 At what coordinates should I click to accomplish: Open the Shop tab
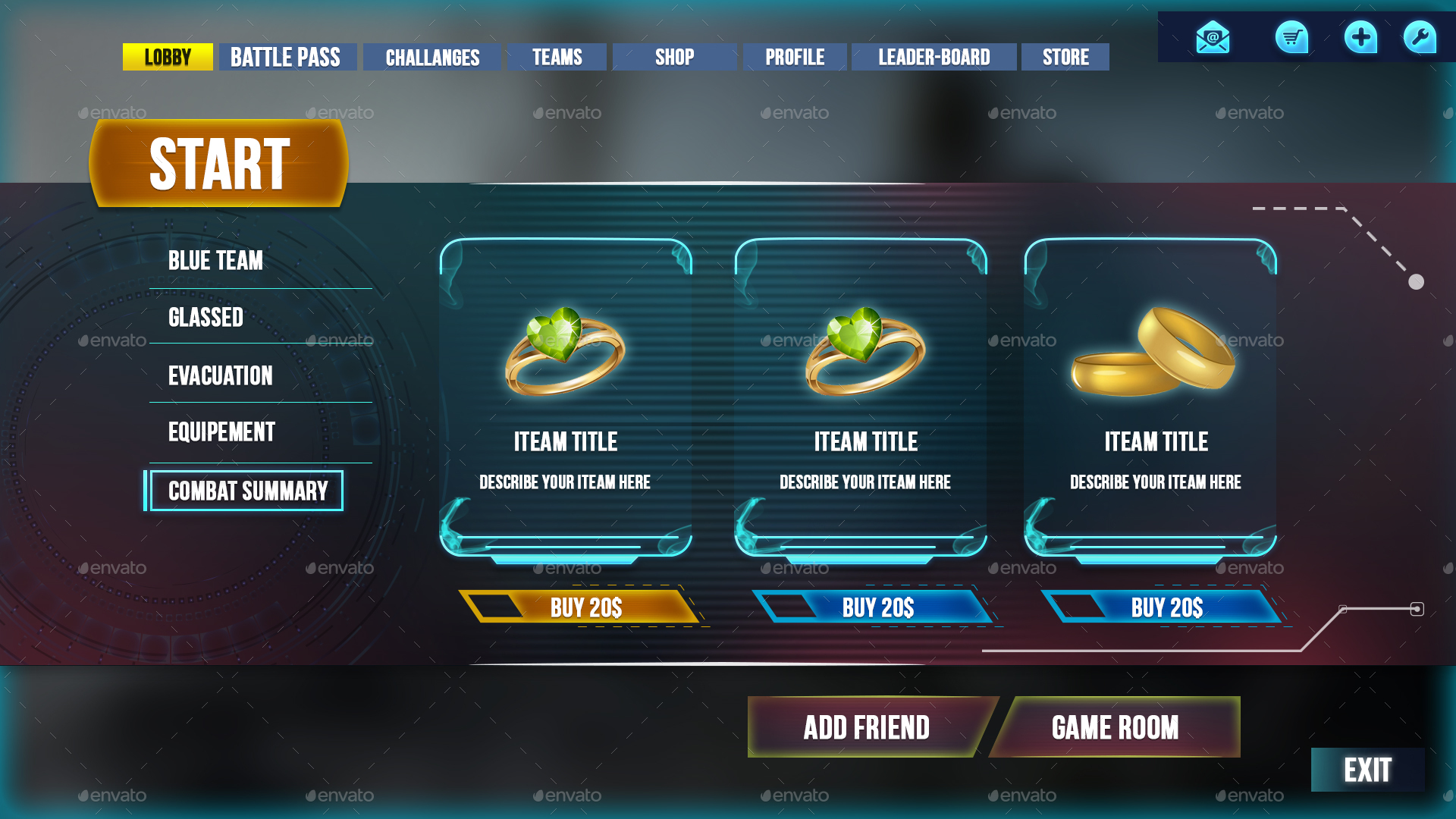pyautogui.click(x=673, y=57)
